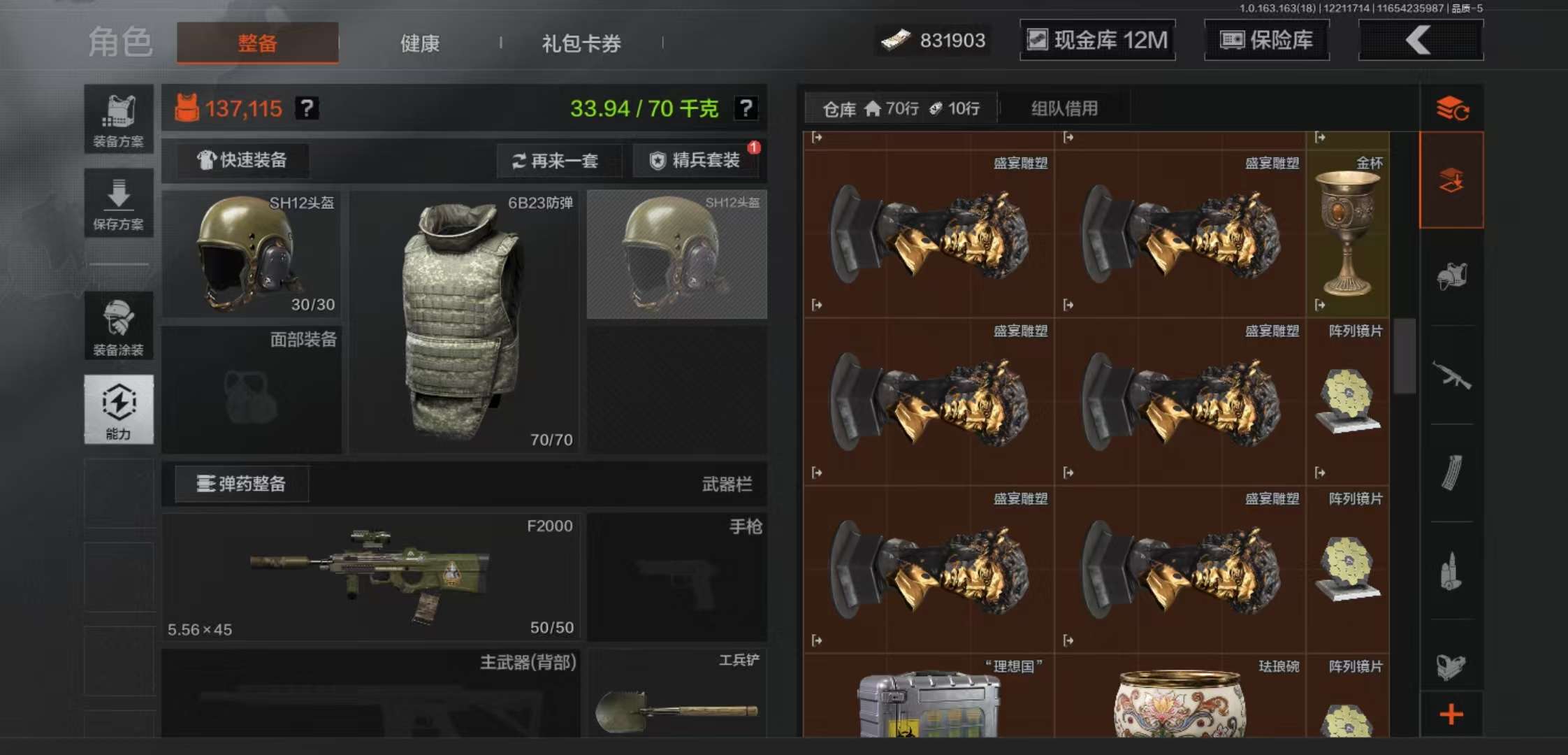Select the deposit-all stacking icon in right sidebar
The image size is (1568, 755).
point(1452,178)
